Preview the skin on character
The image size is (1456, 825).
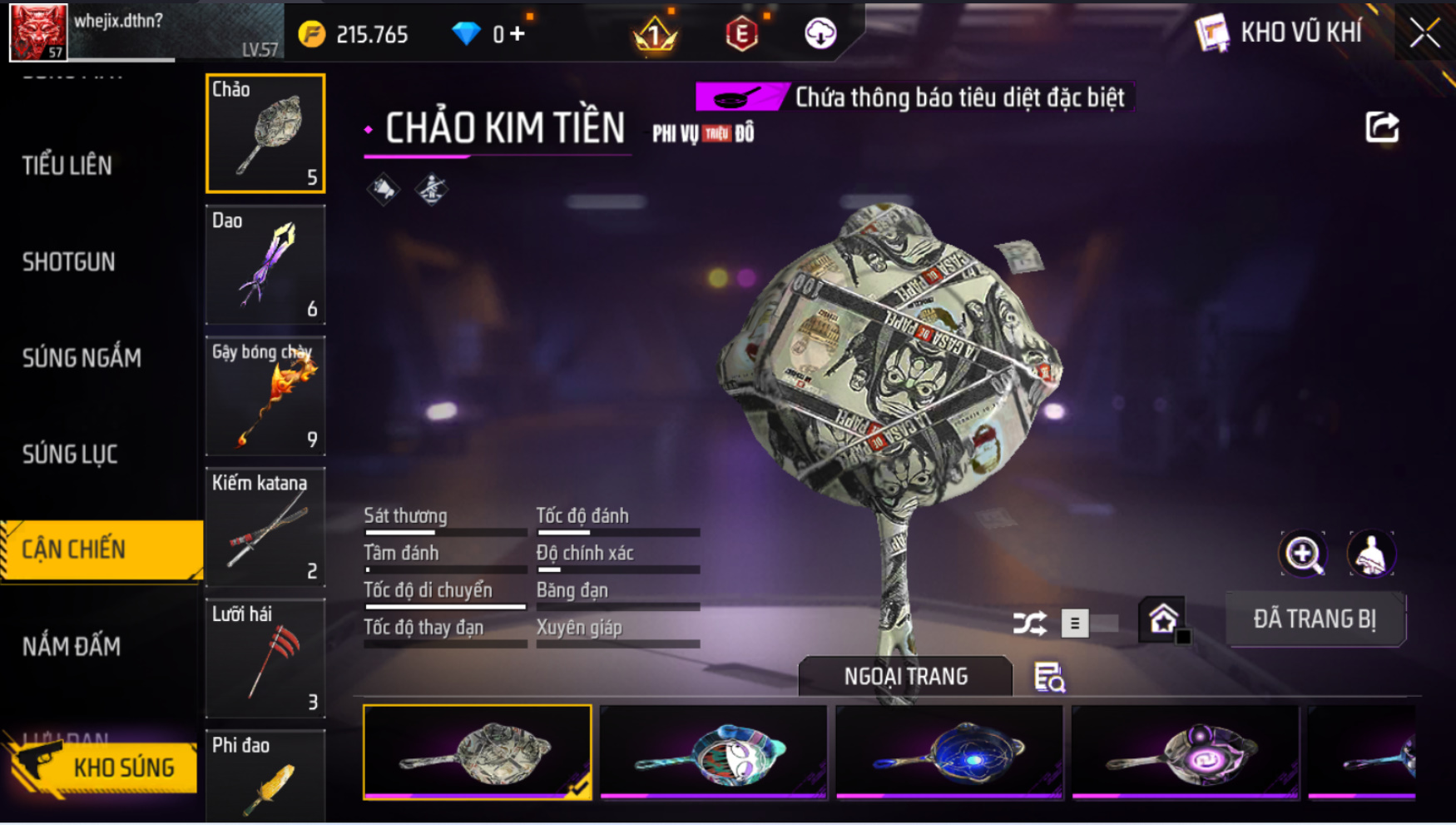(1370, 554)
